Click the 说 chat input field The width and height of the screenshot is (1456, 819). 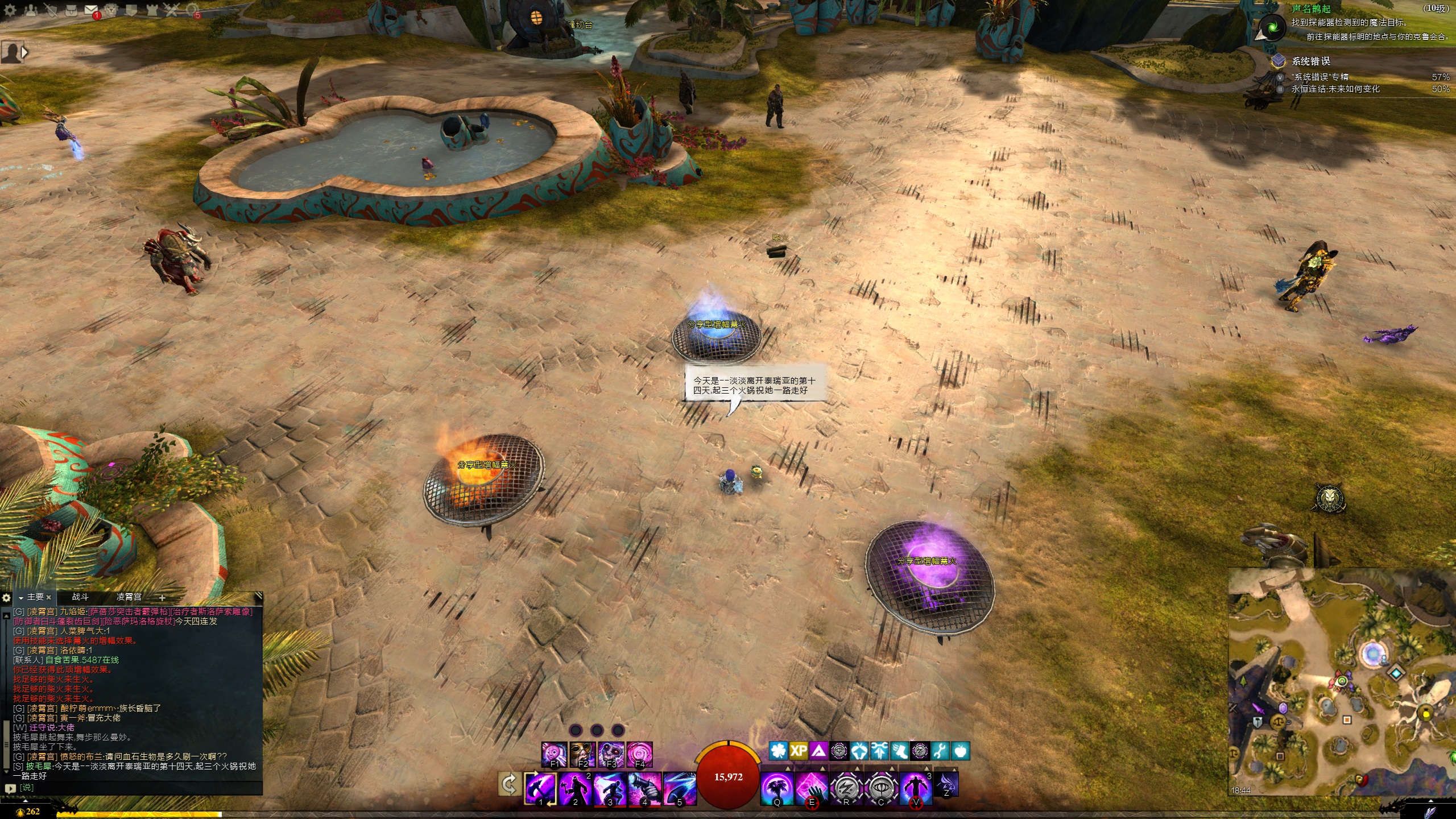(x=136, y=788)
